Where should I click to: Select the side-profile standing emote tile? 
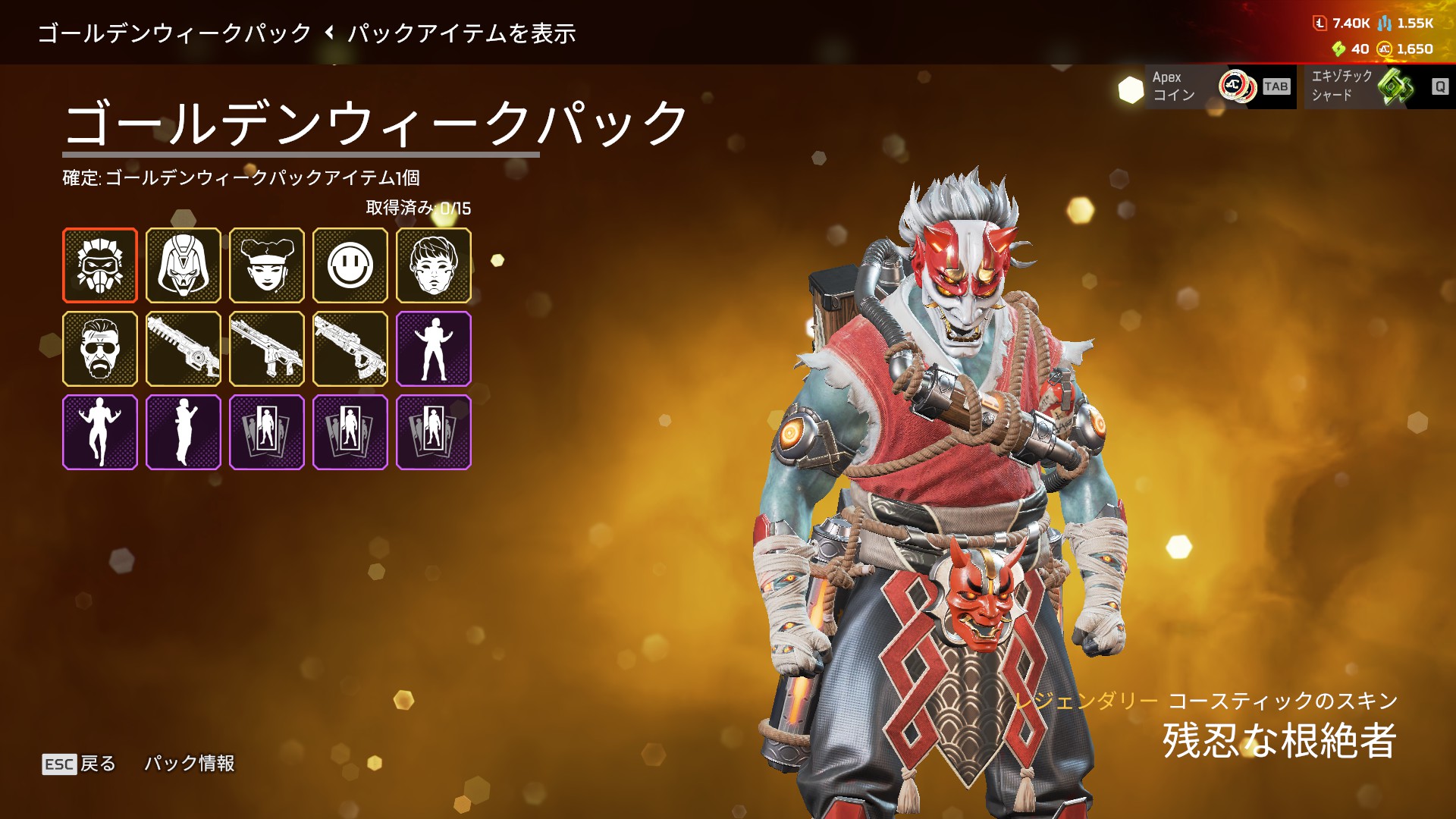184,432
